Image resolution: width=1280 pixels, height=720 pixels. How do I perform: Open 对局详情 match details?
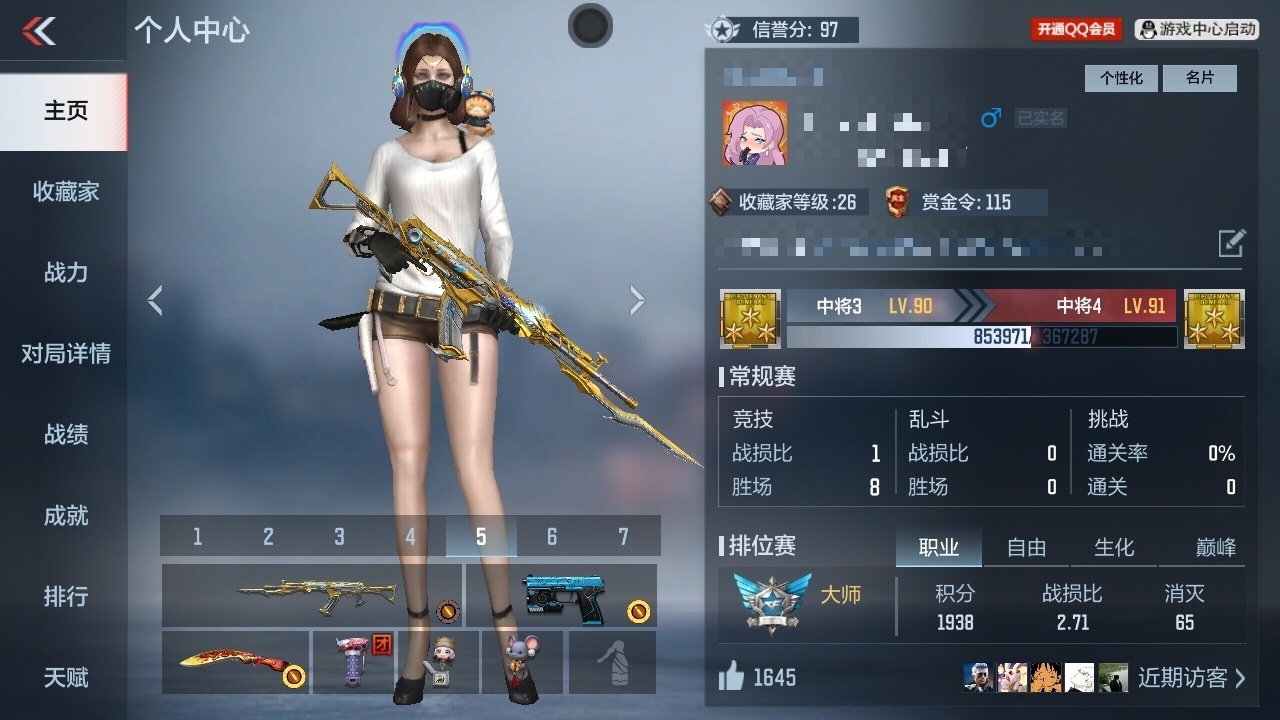tap(65, 353)
